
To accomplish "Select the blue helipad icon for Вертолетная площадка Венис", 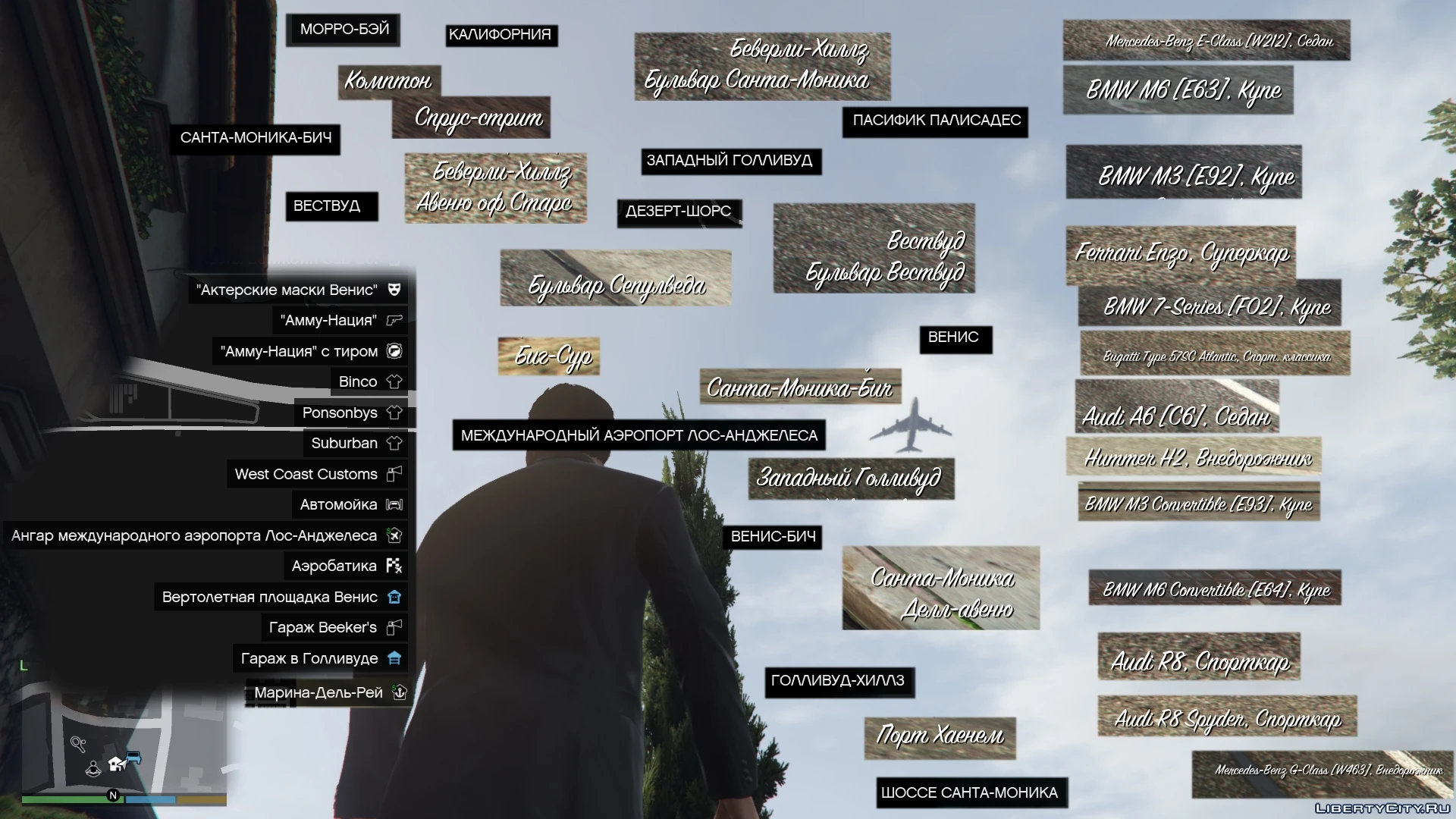I will click(x=394, y=597).
